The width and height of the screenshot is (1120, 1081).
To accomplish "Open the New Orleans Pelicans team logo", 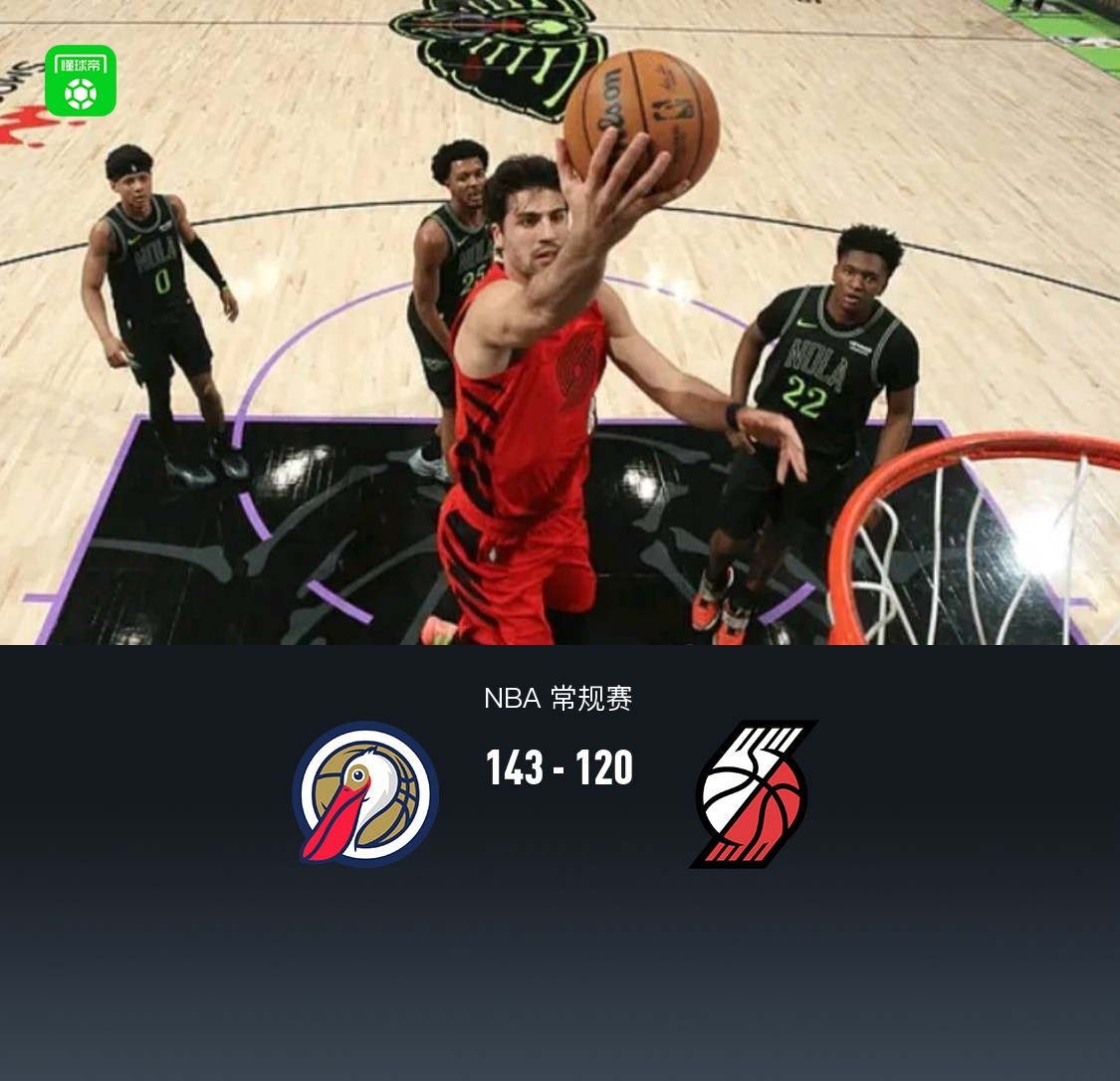I will (365, 793).
